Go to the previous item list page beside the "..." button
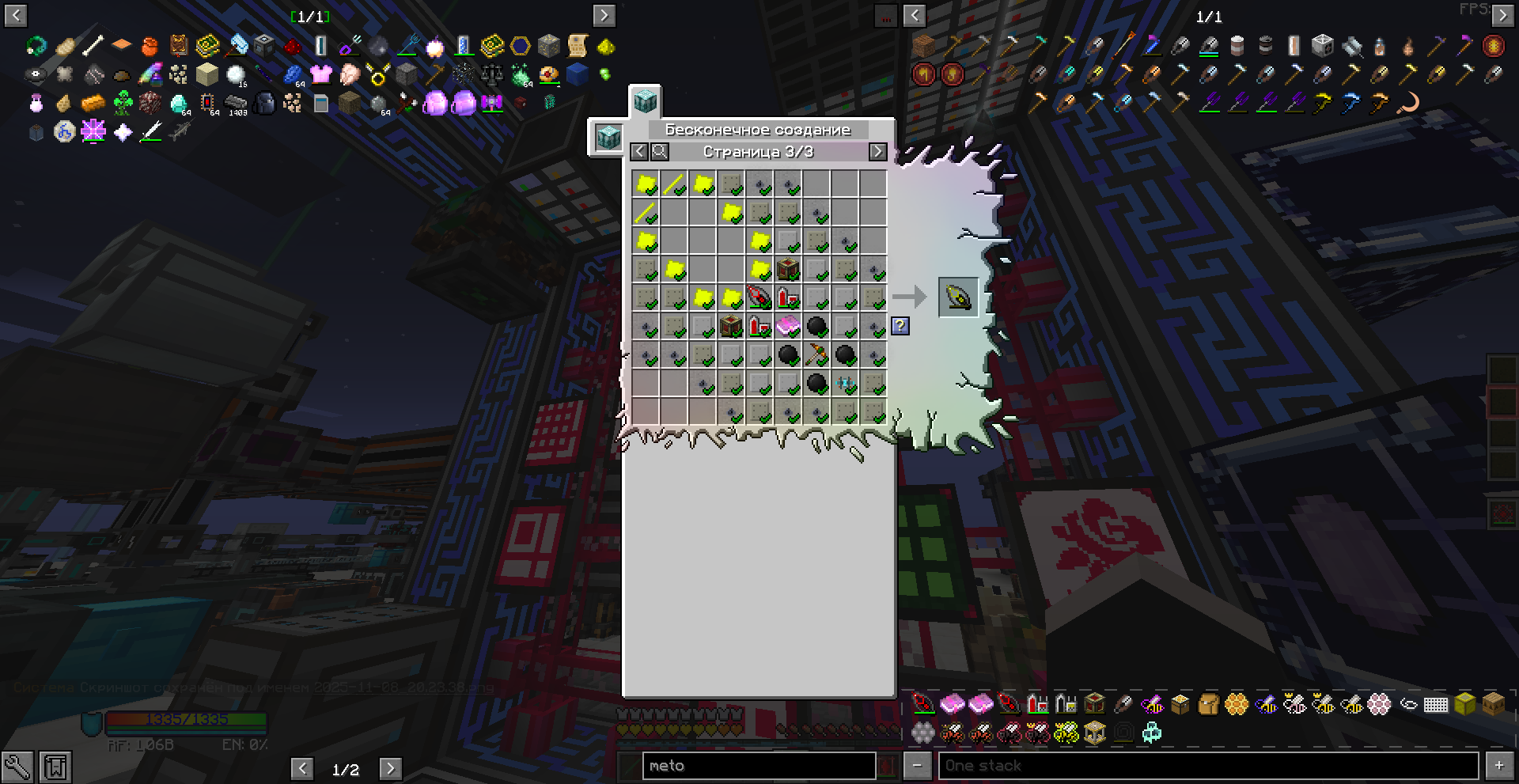This screenshot has height=784, width=1519. 915,15
